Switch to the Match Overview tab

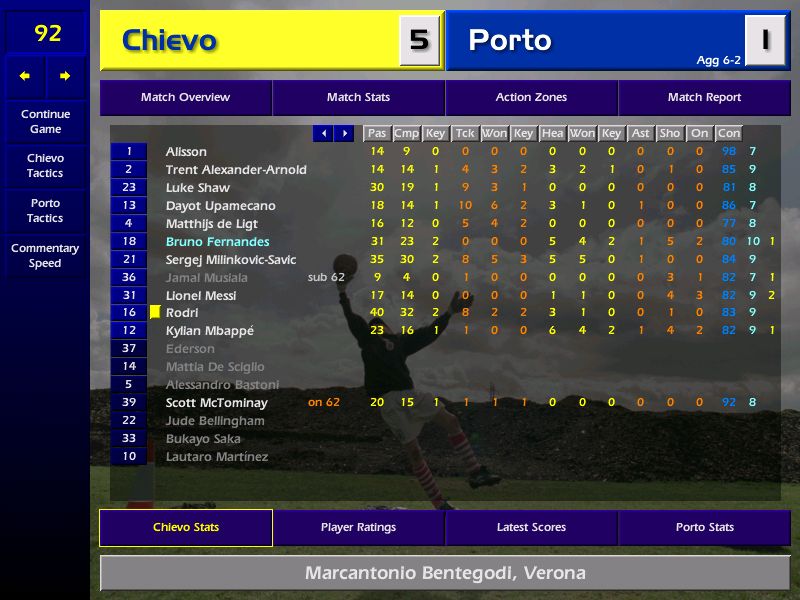(x=185, y=98)
